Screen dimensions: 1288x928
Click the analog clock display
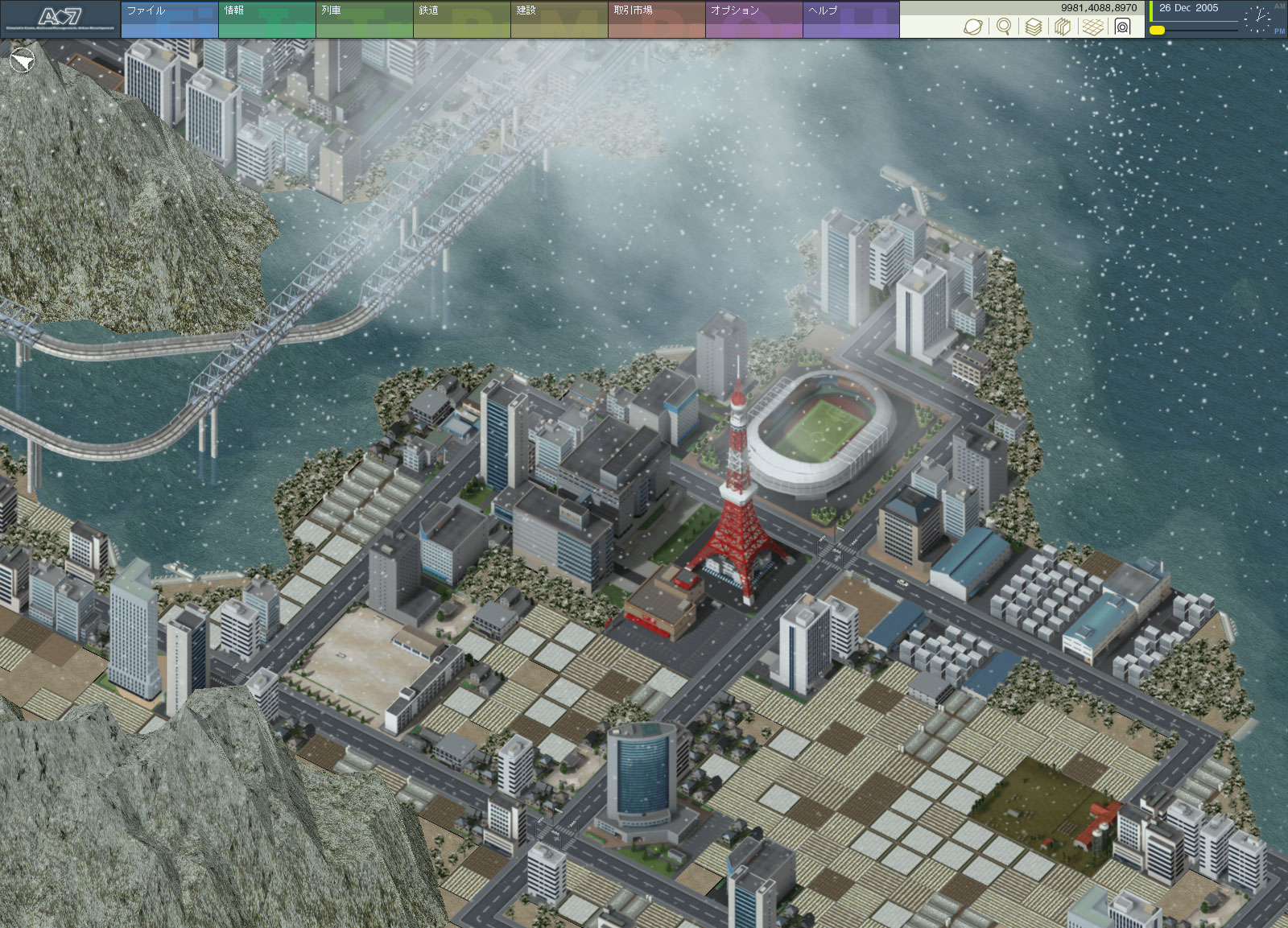1257,19
